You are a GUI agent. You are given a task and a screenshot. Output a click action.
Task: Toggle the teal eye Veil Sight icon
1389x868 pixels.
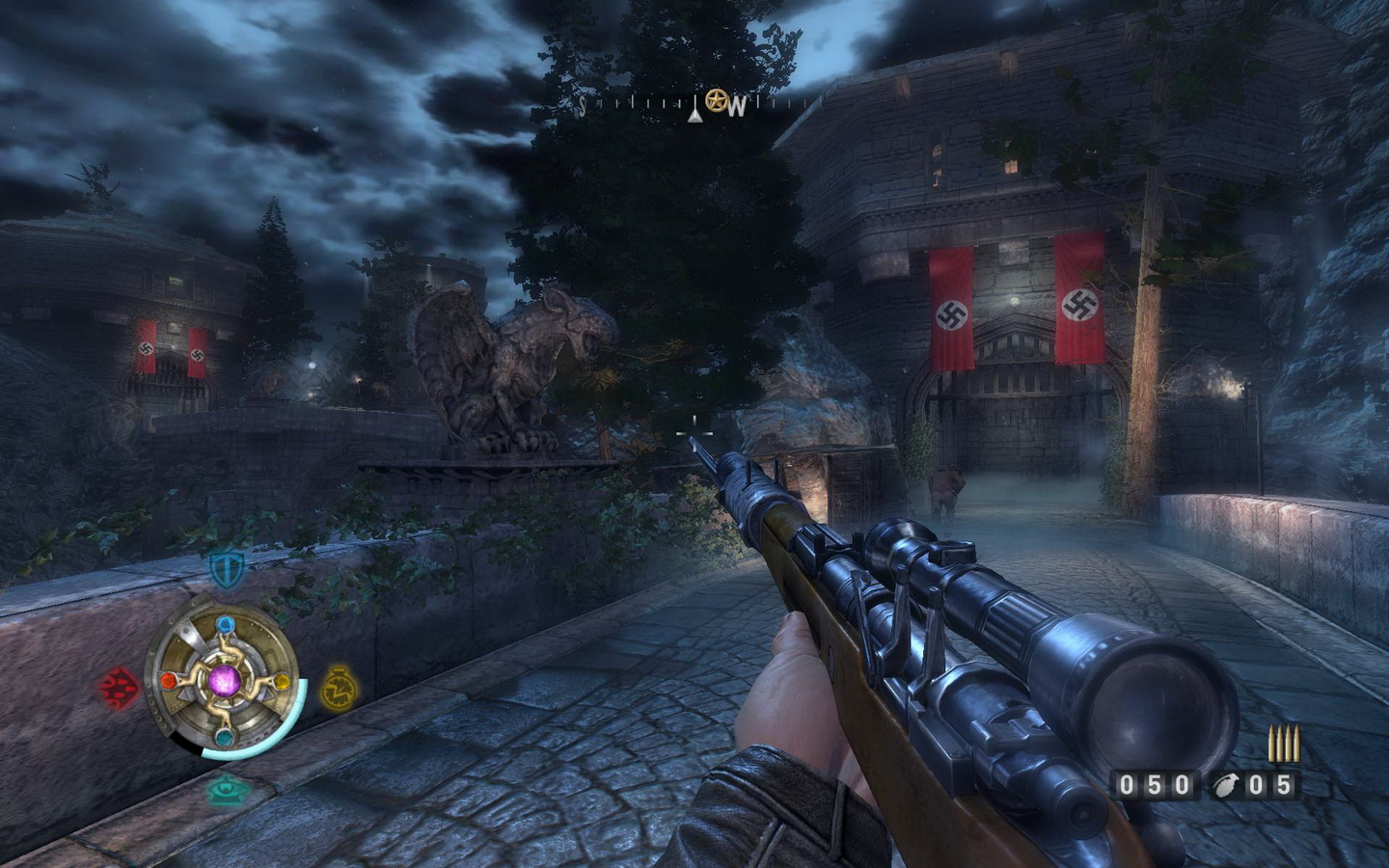[x=228, y=790]
